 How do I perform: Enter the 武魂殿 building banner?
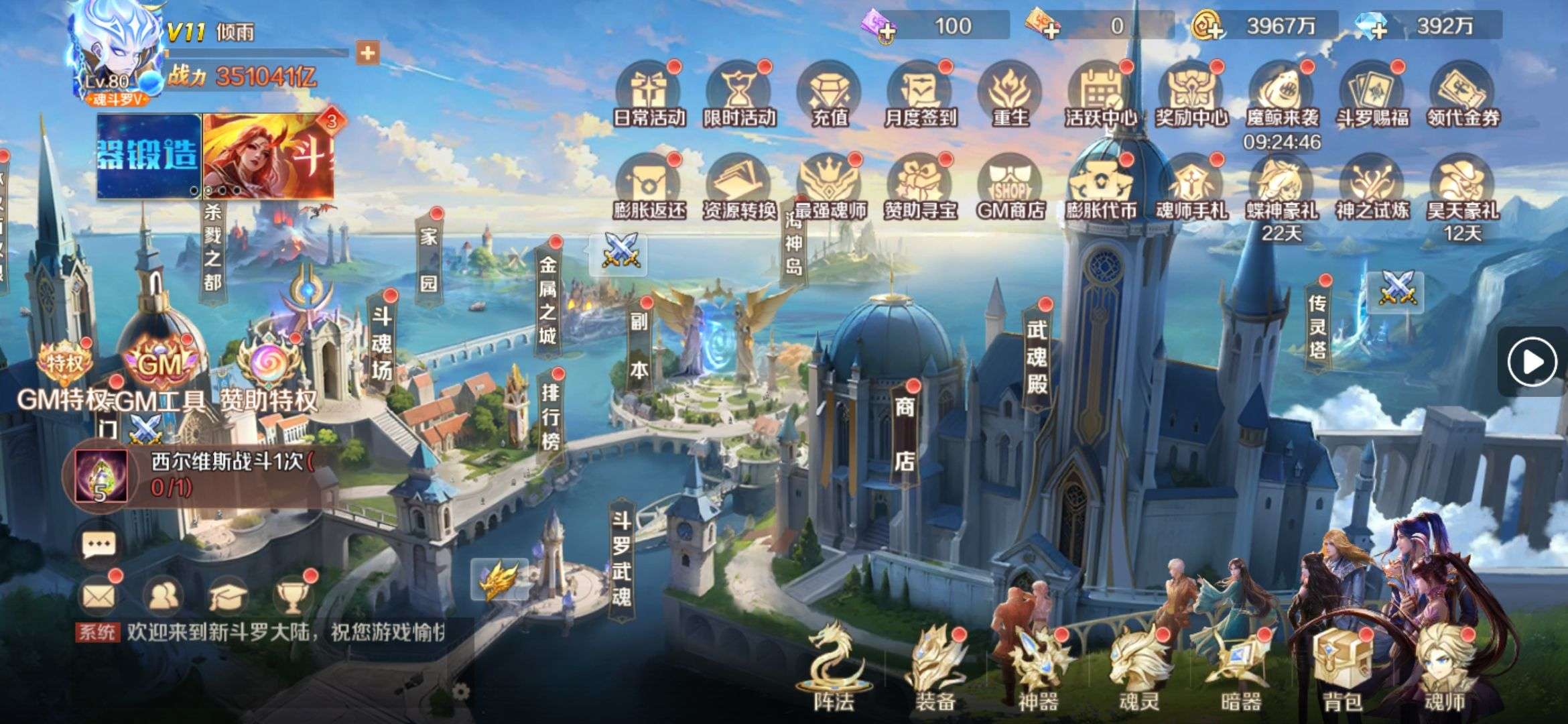(1037, 355)
